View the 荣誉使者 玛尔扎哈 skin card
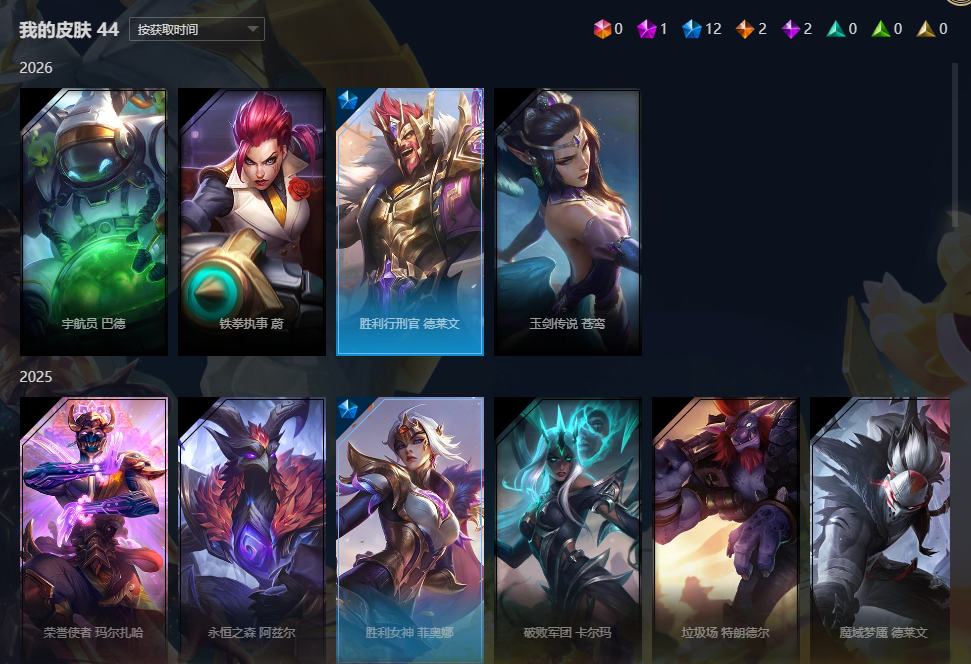 click(94, 528)
